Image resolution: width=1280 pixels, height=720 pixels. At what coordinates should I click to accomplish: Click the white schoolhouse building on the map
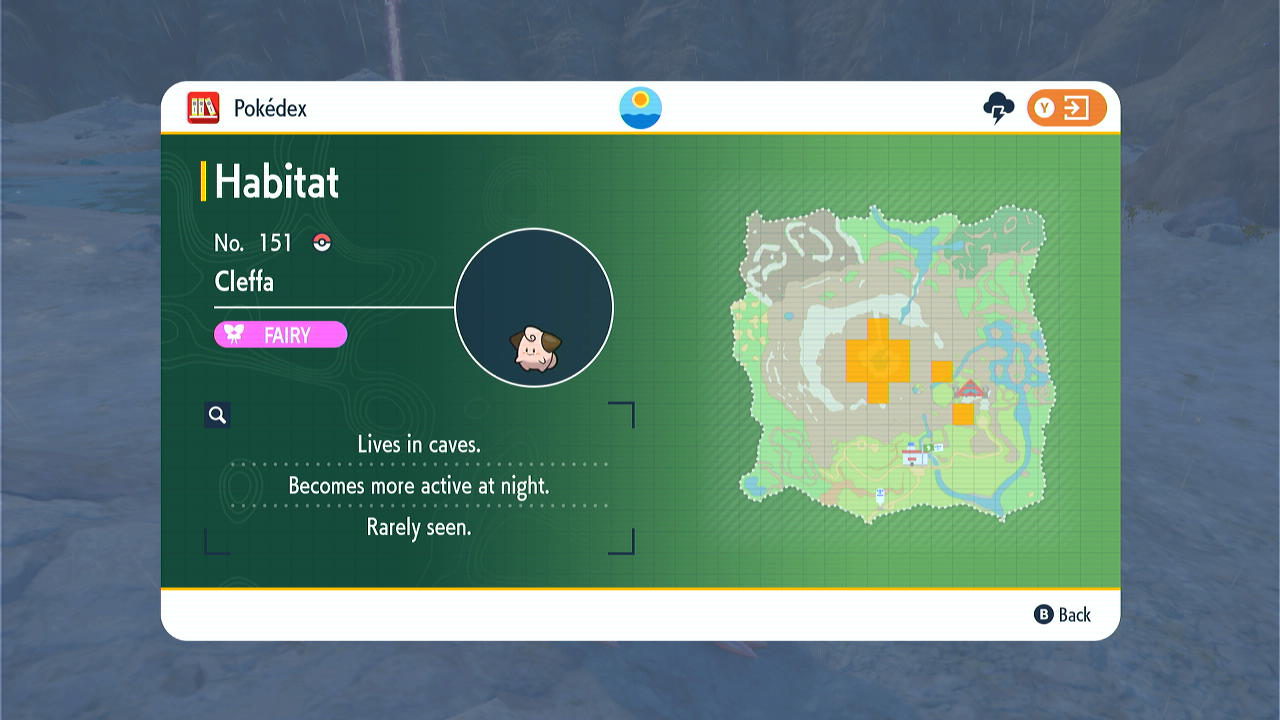point(913,456)
